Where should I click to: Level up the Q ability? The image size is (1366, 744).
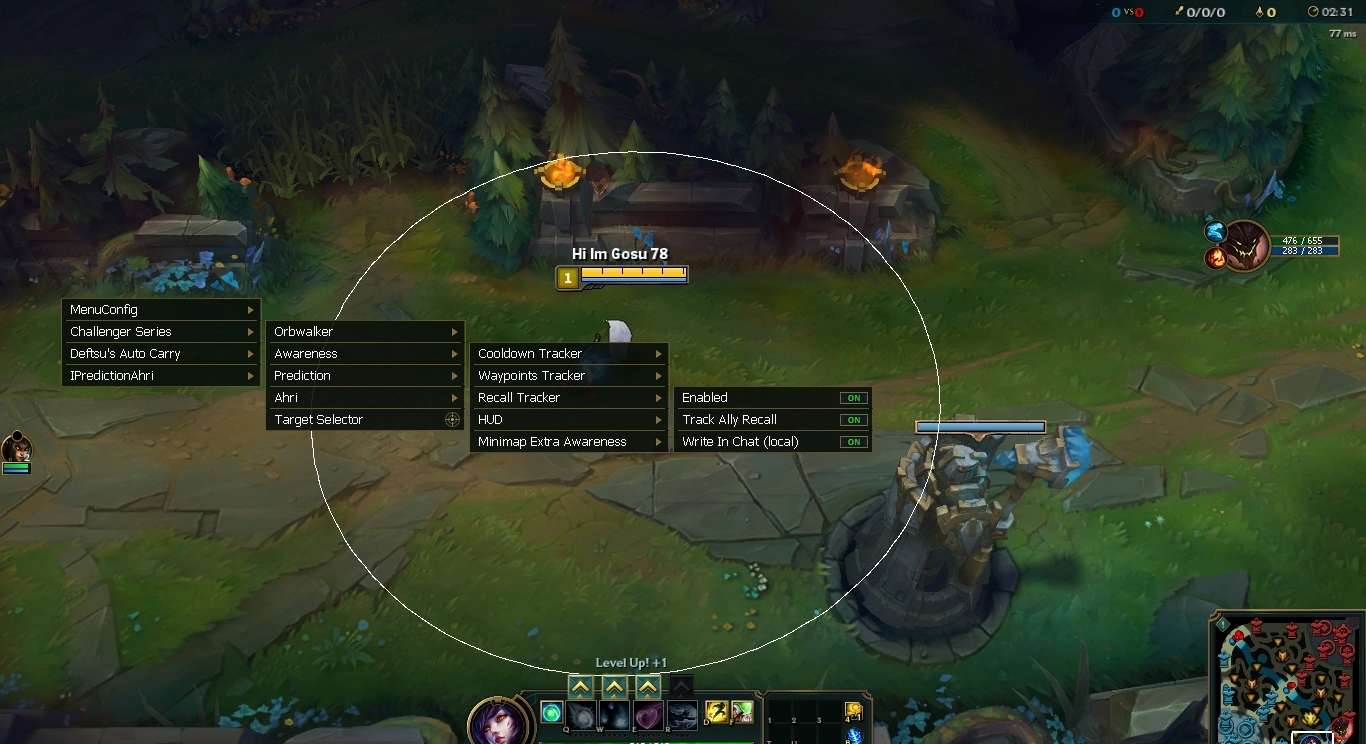pos(581,687)
